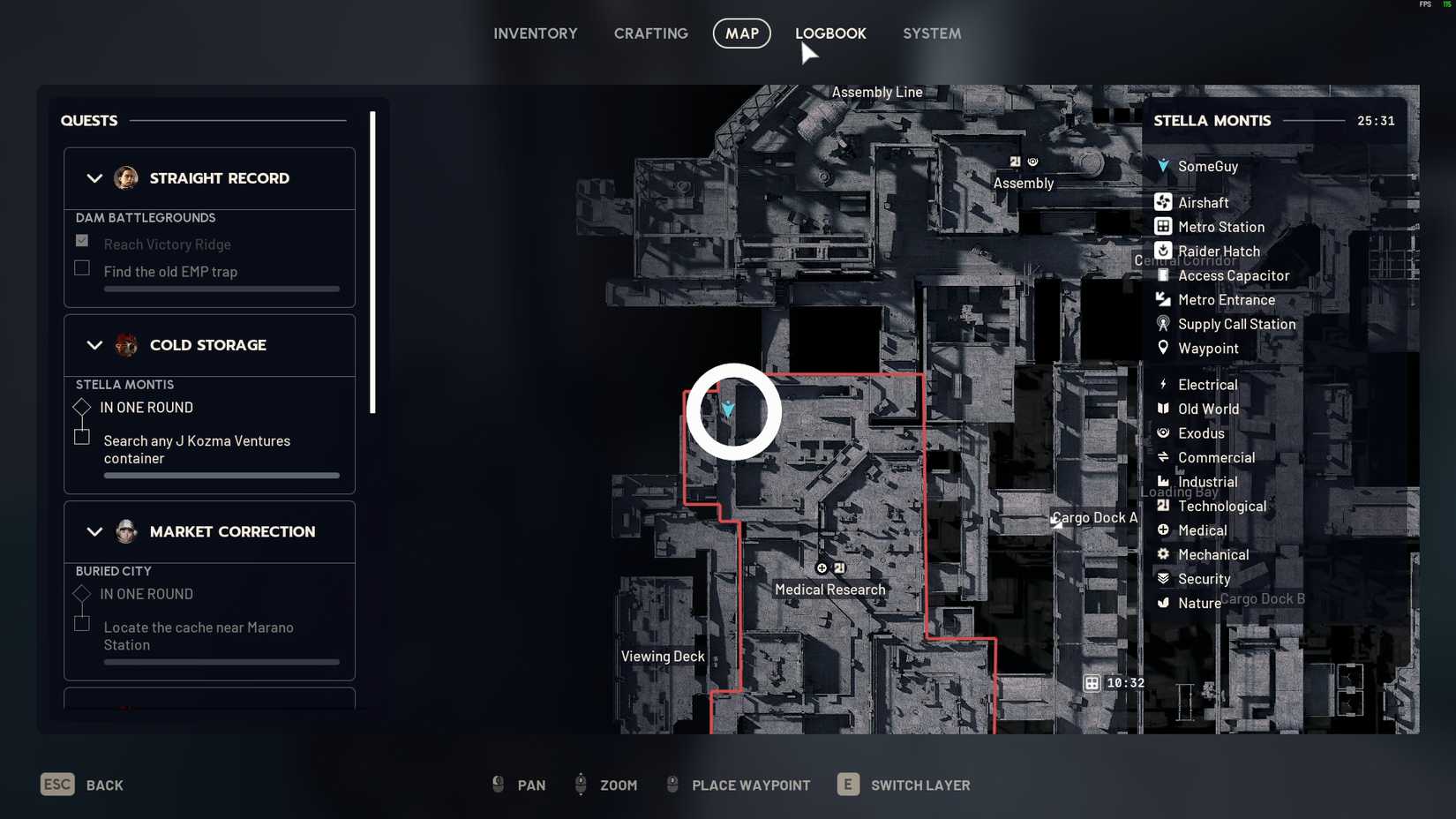The height and width of the screenshot is (819, 1456).
Task: Open the Inventory tab
Action: [536, 34]
